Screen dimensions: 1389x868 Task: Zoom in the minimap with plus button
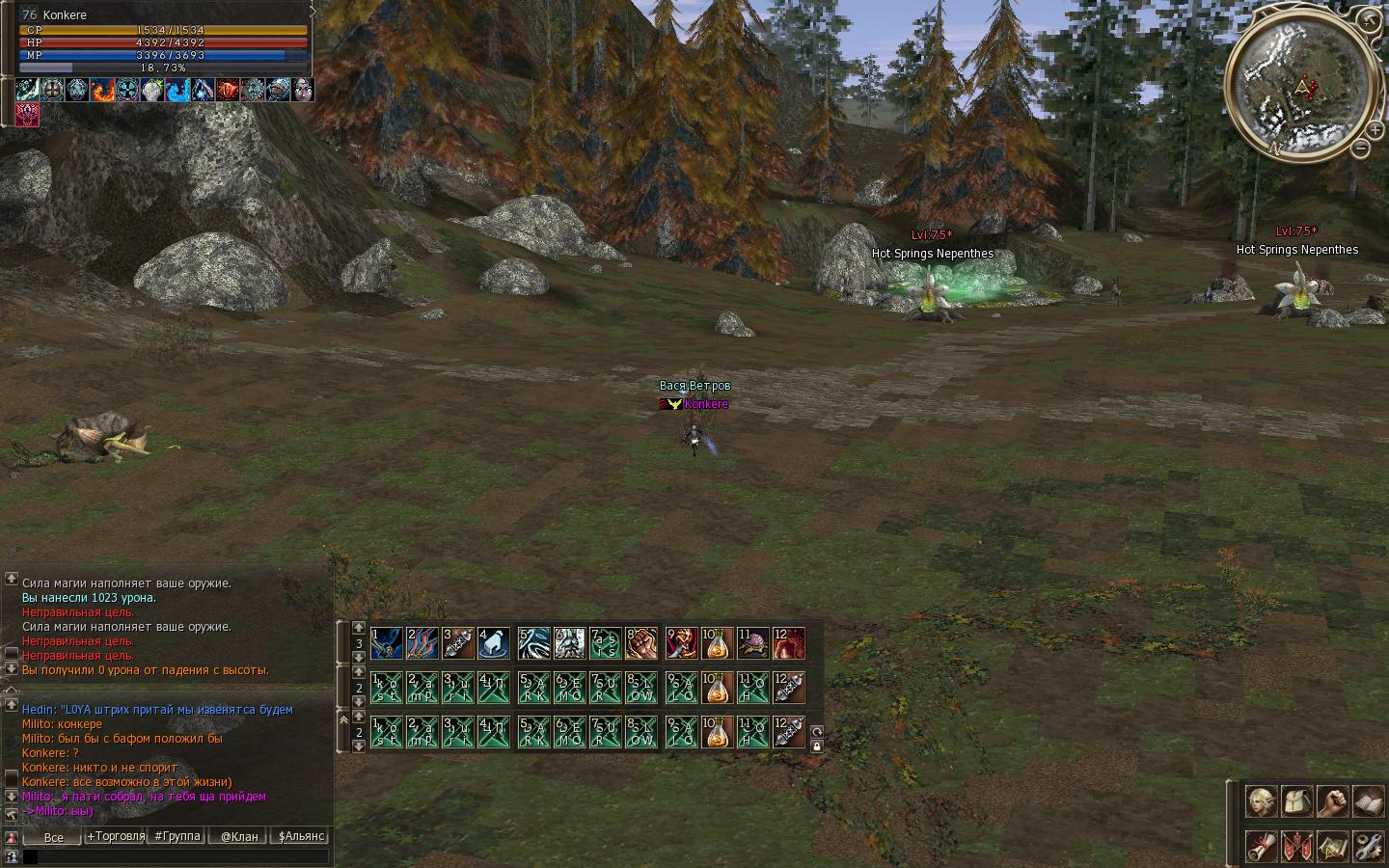coord(1374,129)
